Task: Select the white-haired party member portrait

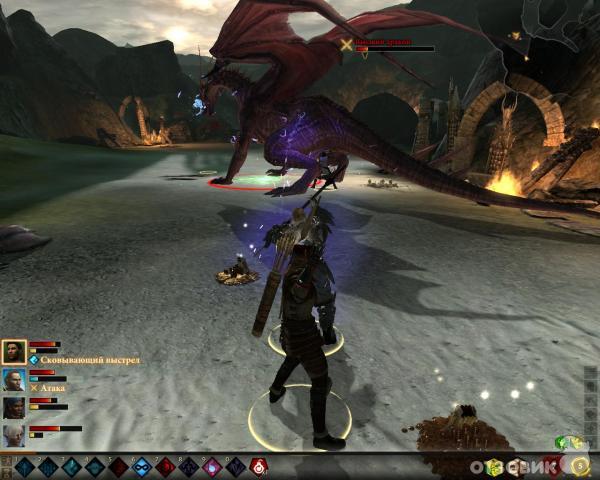Action: pos(14,435)
